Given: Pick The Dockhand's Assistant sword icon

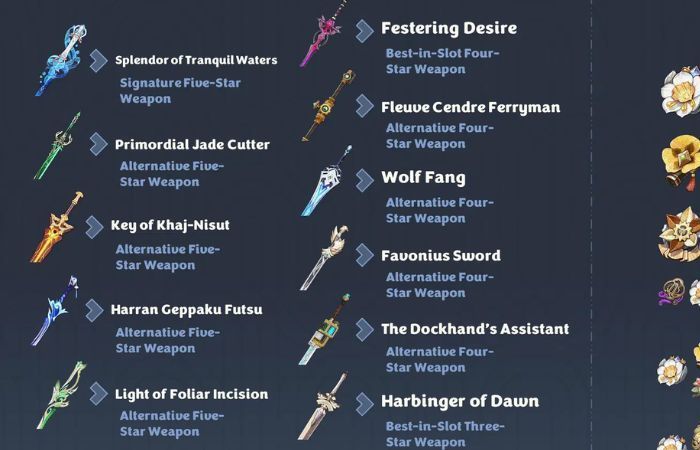Looking at the screenshot, I should 325,330.
